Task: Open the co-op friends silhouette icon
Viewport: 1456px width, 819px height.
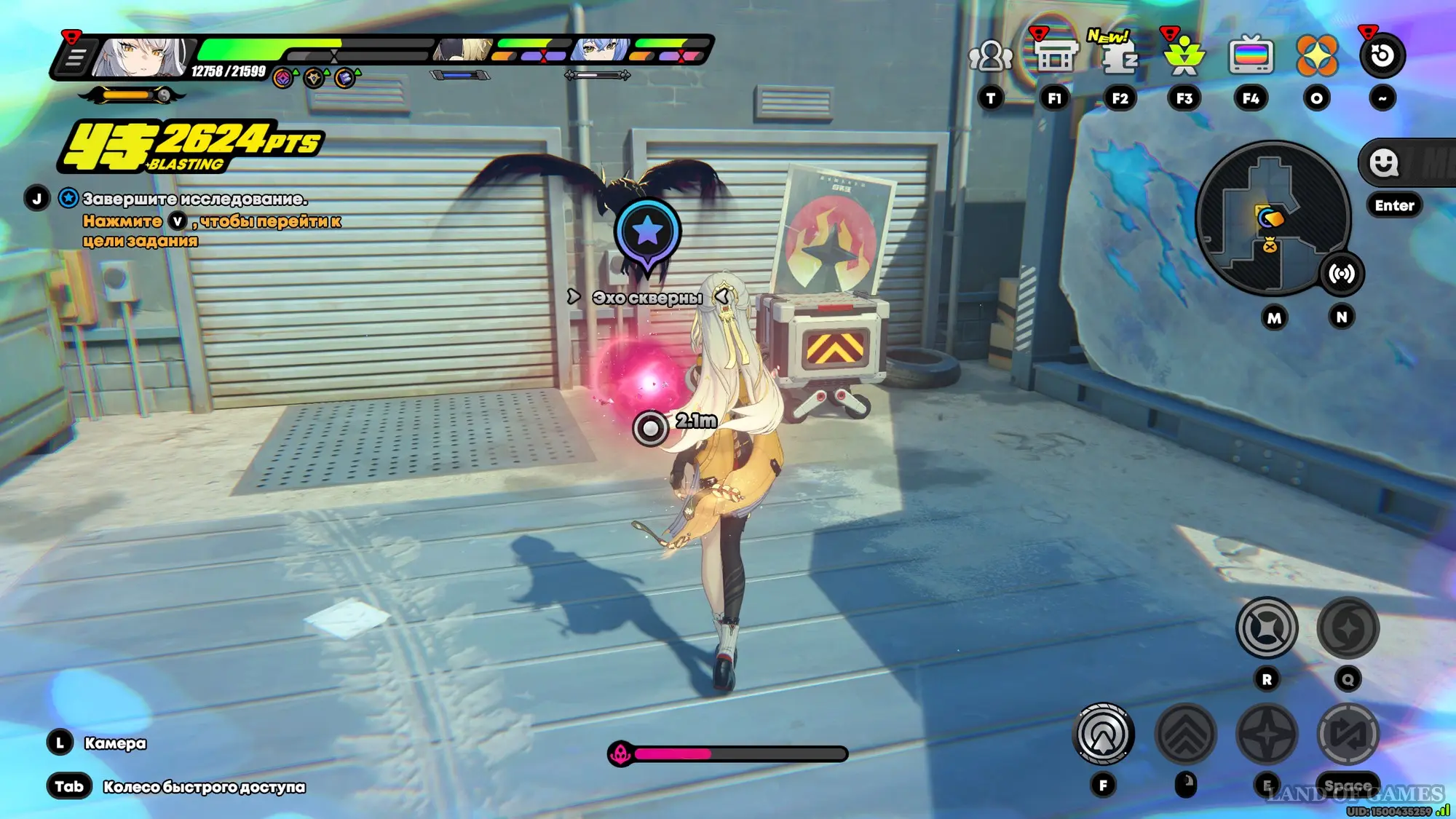Action: click(x=990, y=56)
